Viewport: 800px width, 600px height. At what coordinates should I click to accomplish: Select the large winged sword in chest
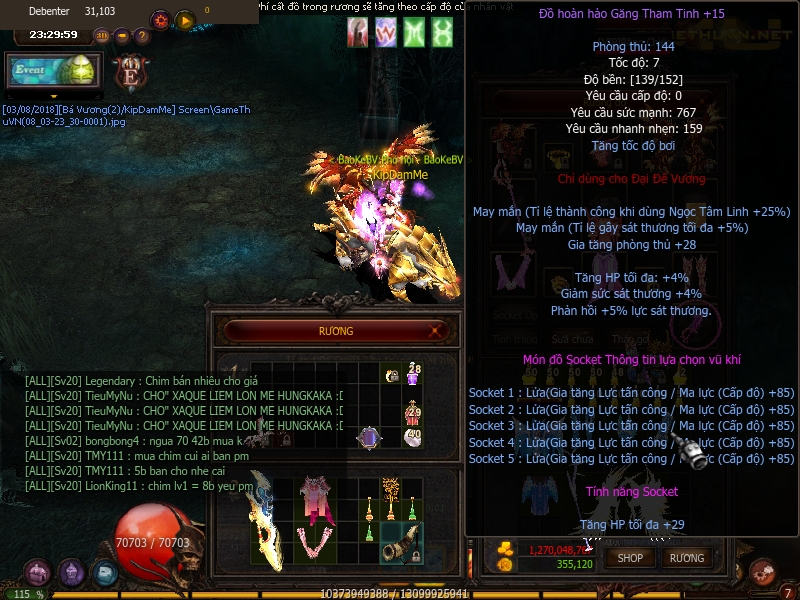pyautogui.click(x=266, y=525)
